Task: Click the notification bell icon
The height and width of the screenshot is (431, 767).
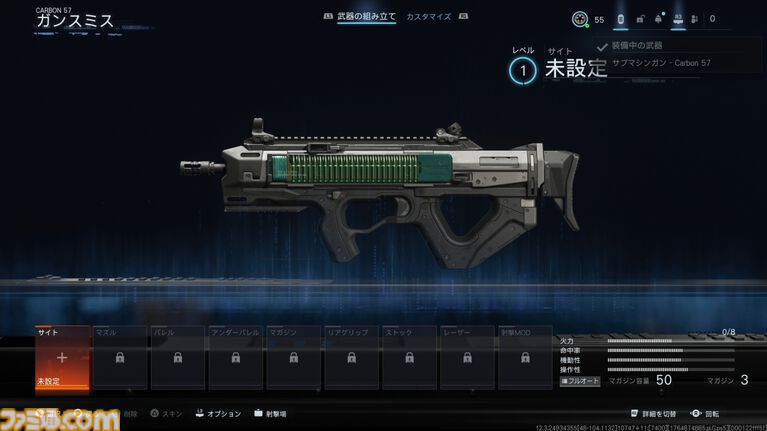Action: (x=656, y=19)
